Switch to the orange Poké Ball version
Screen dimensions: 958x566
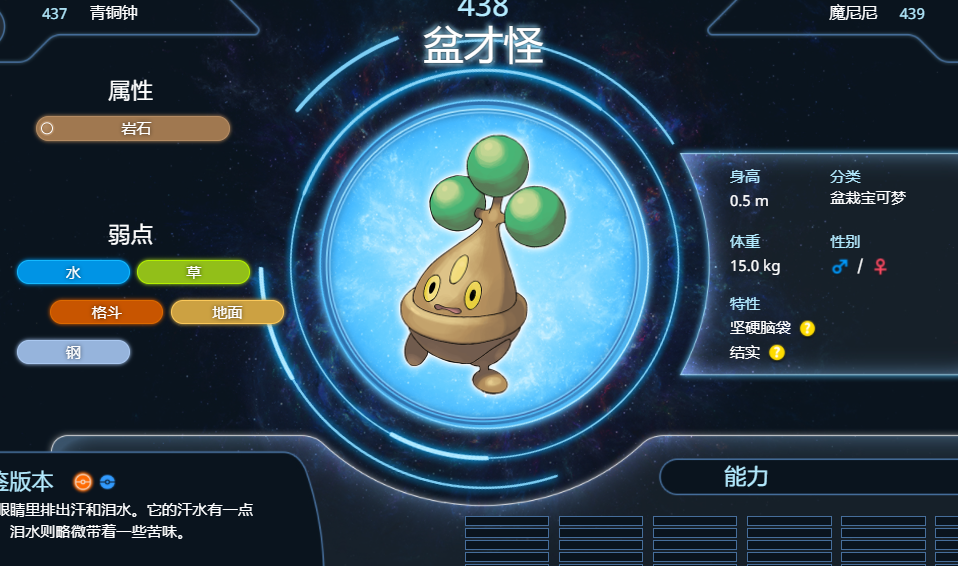pos(83,482)
